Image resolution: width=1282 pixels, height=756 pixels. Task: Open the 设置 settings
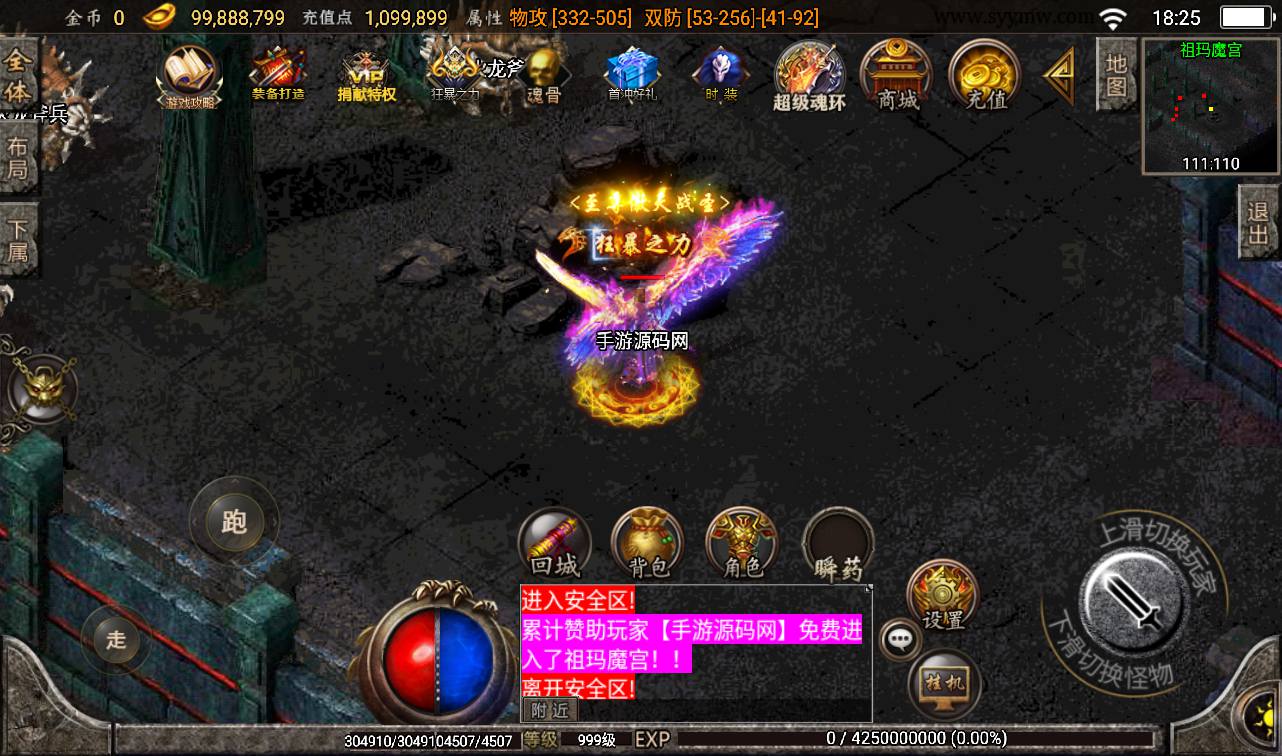coord(942,597)
